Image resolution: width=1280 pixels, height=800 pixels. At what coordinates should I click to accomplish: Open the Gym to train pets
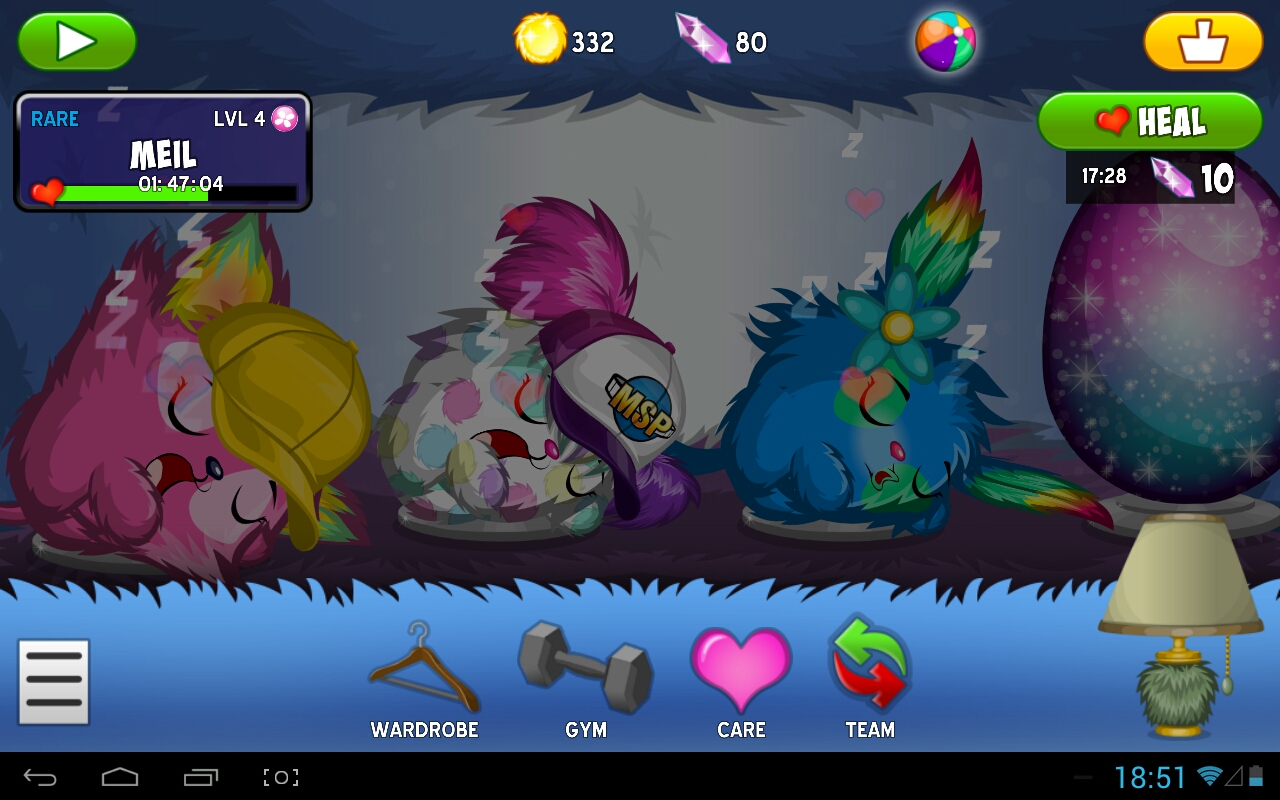point(585,670)
